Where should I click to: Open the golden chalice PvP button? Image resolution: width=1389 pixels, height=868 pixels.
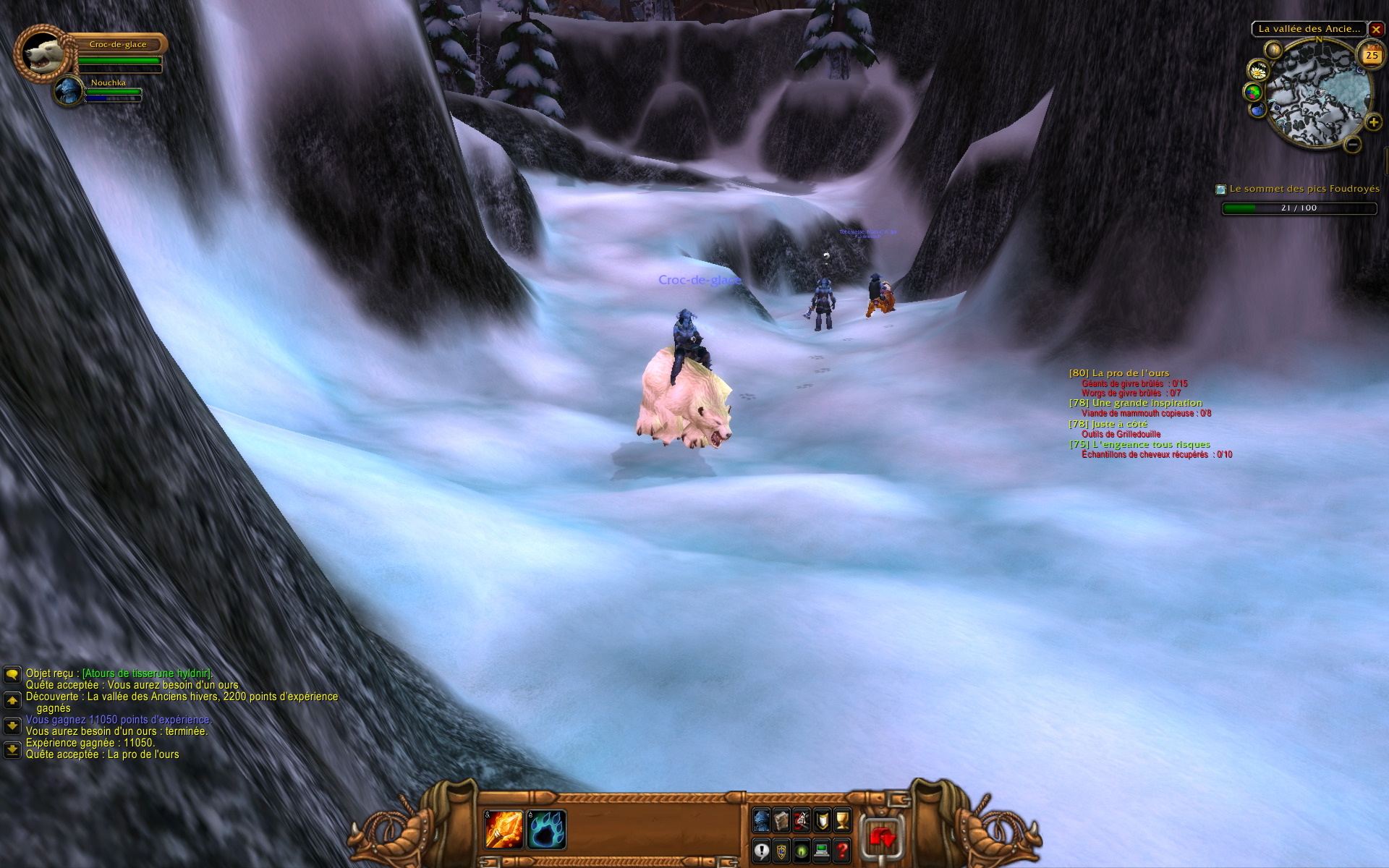(842, 820)
